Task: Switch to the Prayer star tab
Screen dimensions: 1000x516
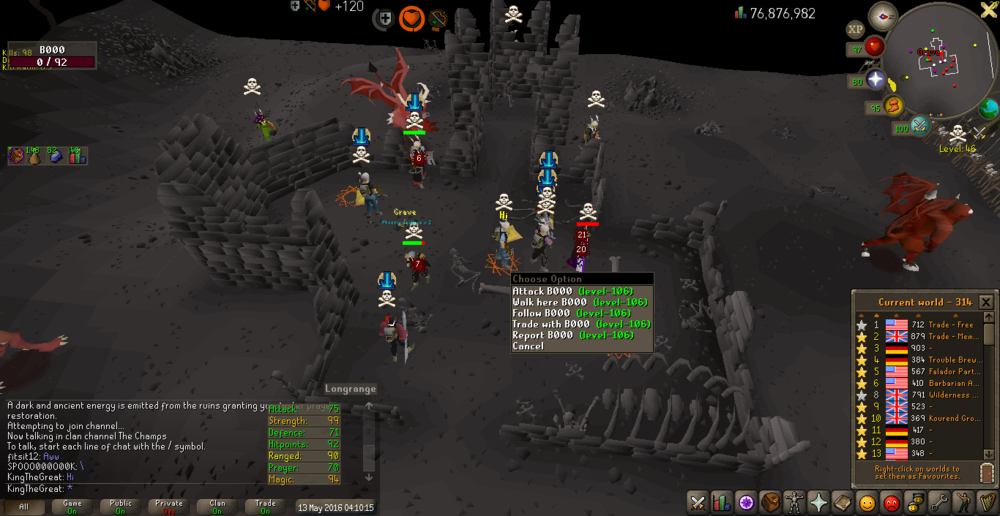Action: (x=819, y=502)
